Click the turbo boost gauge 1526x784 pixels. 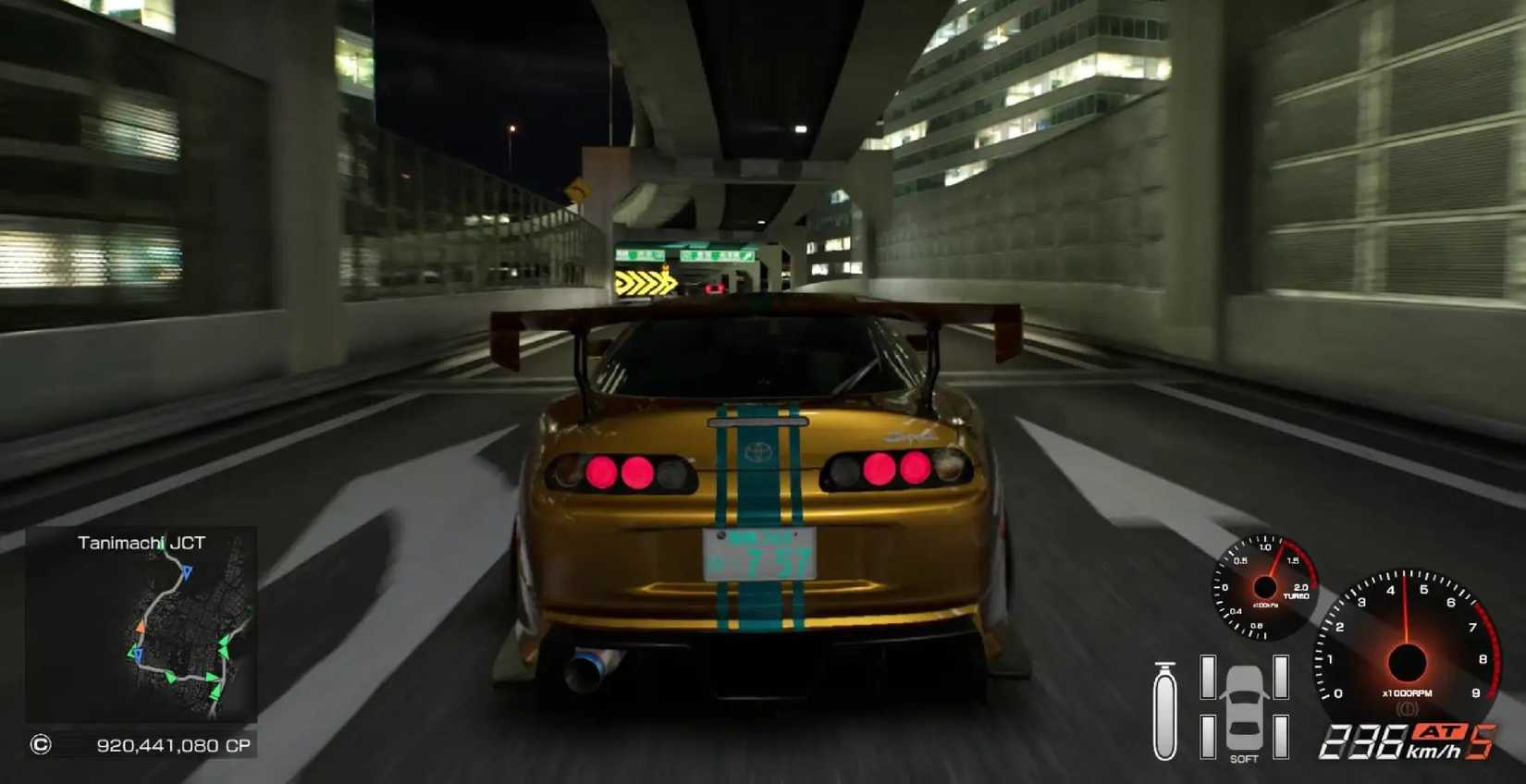point(1266,585)
